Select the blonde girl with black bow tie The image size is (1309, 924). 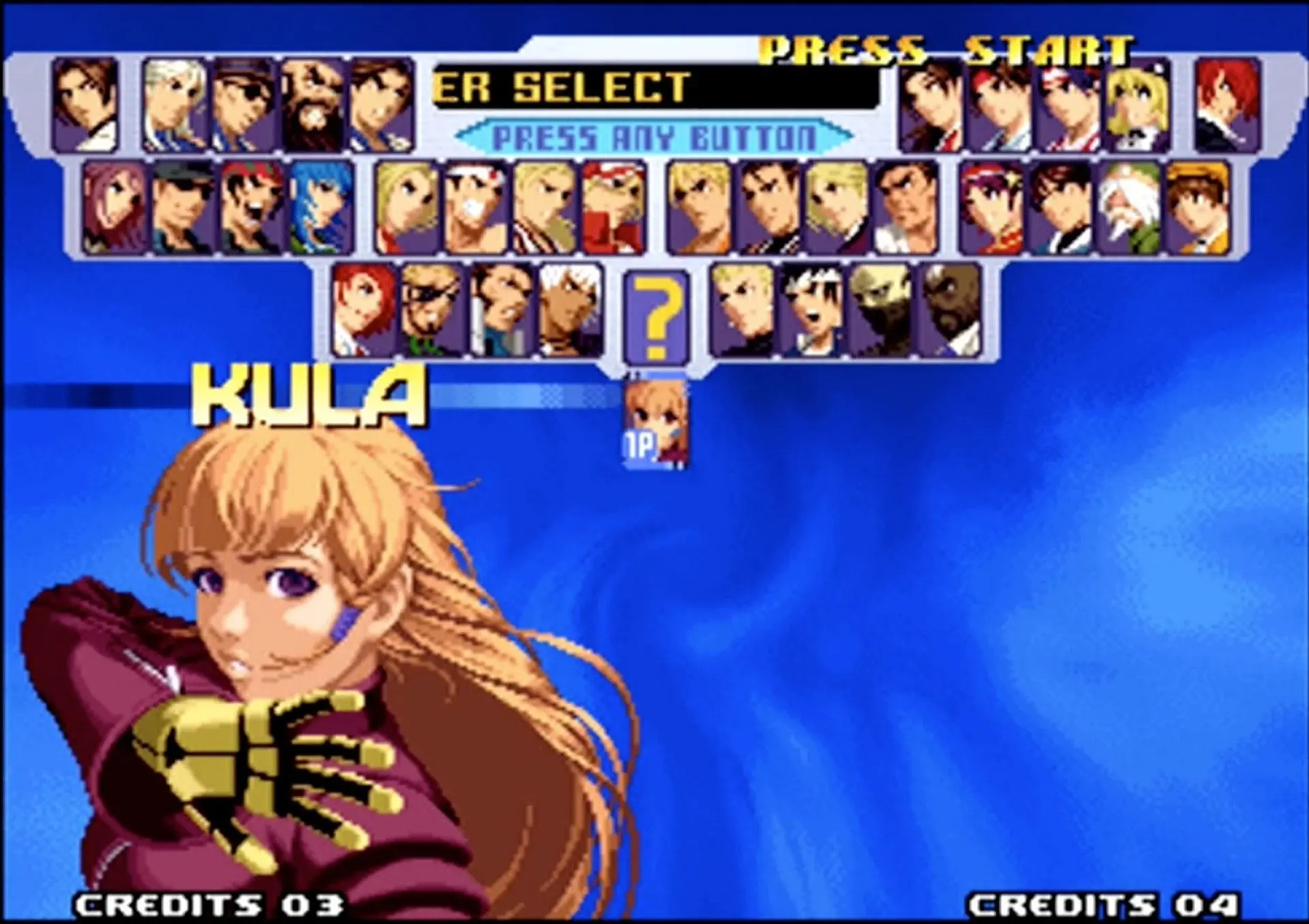tap(1137, 105)
